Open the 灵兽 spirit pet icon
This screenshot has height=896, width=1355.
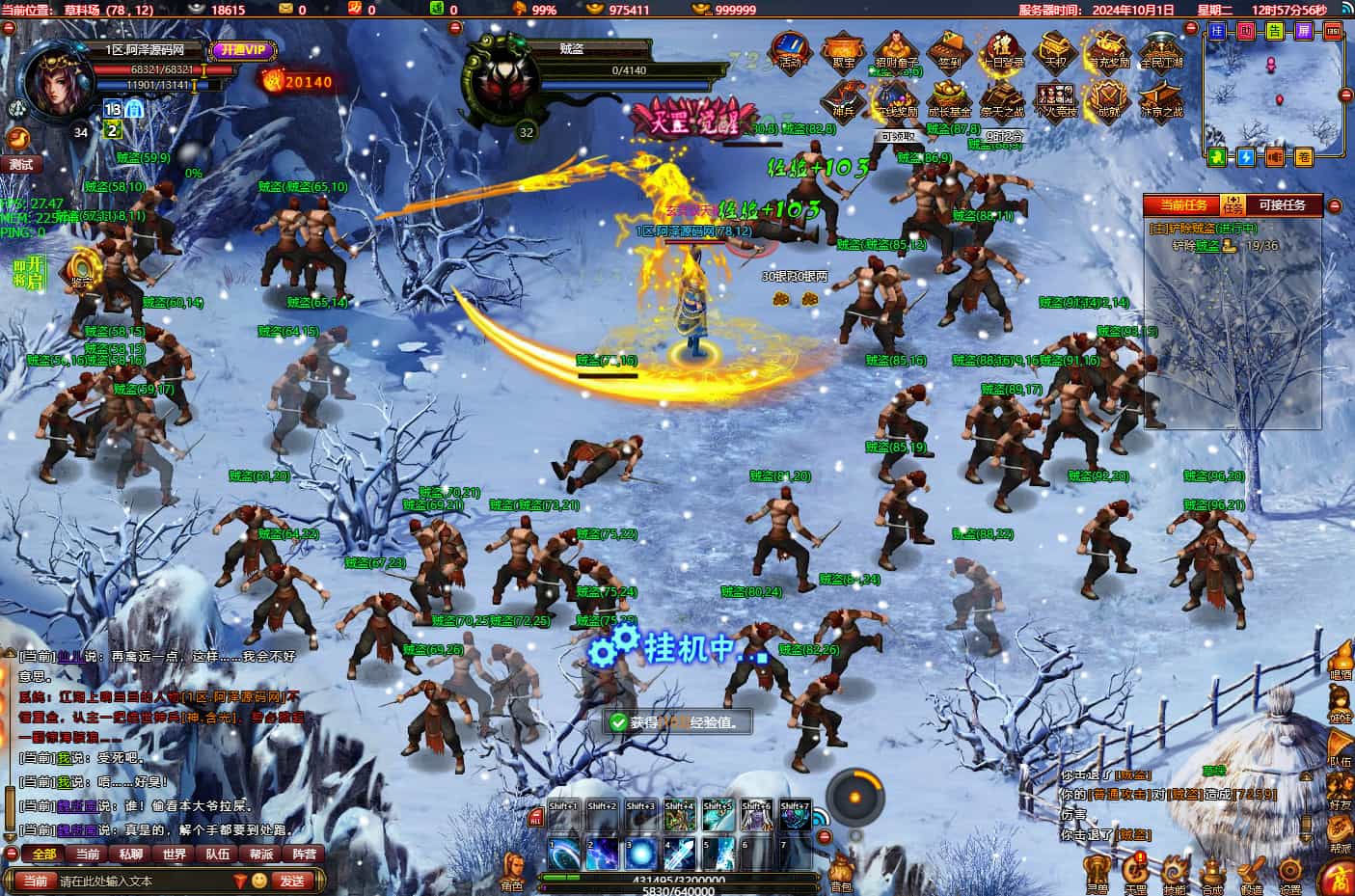[x=1098, y=871]
